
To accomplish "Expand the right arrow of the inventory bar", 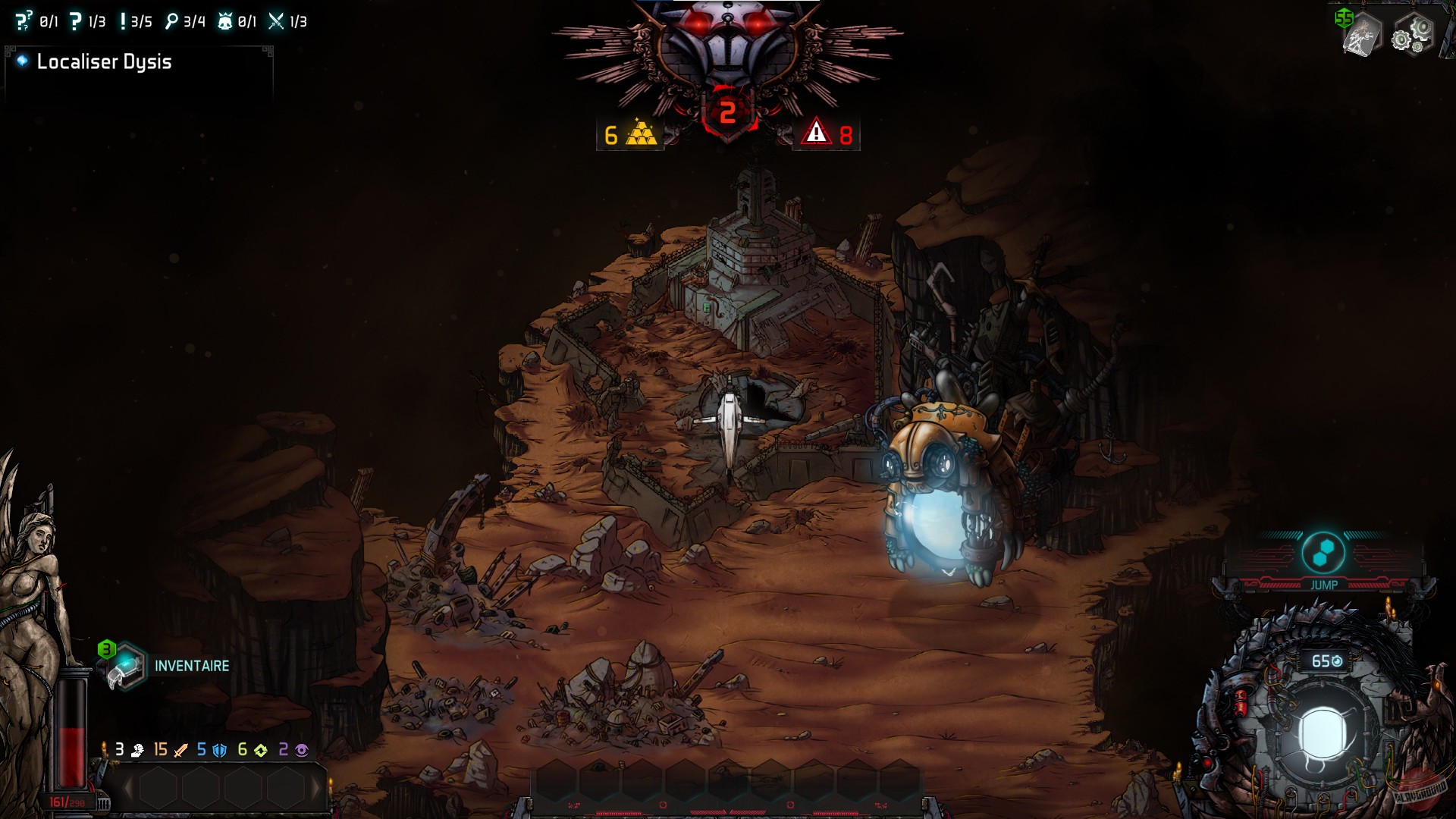I will 316,789.
